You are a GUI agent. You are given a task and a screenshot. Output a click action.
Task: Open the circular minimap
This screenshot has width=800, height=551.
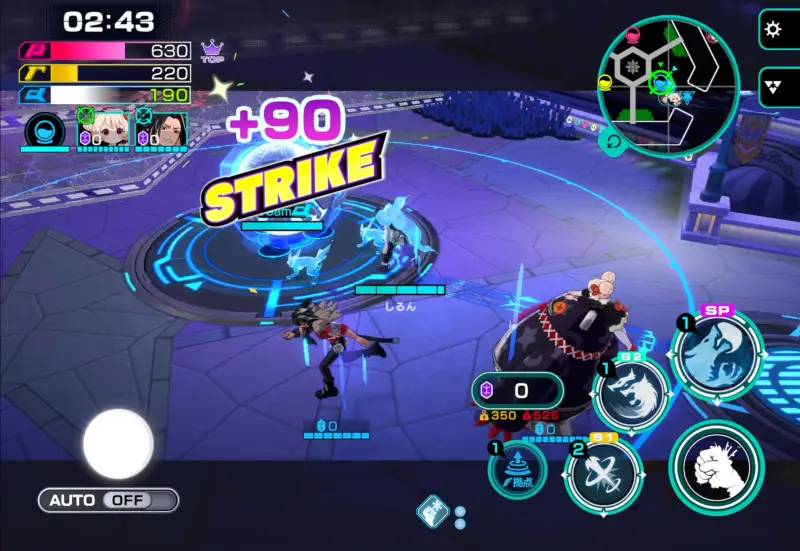tap(668, 82)
